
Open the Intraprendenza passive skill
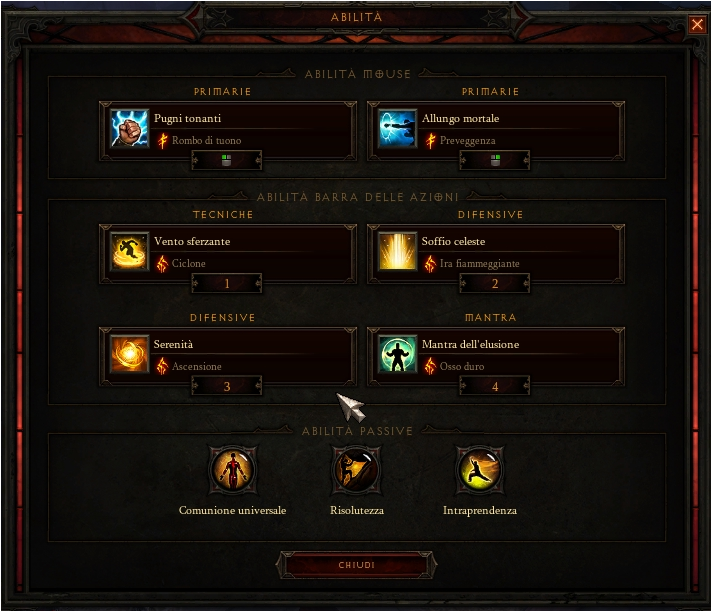click(x=479, y=470)
